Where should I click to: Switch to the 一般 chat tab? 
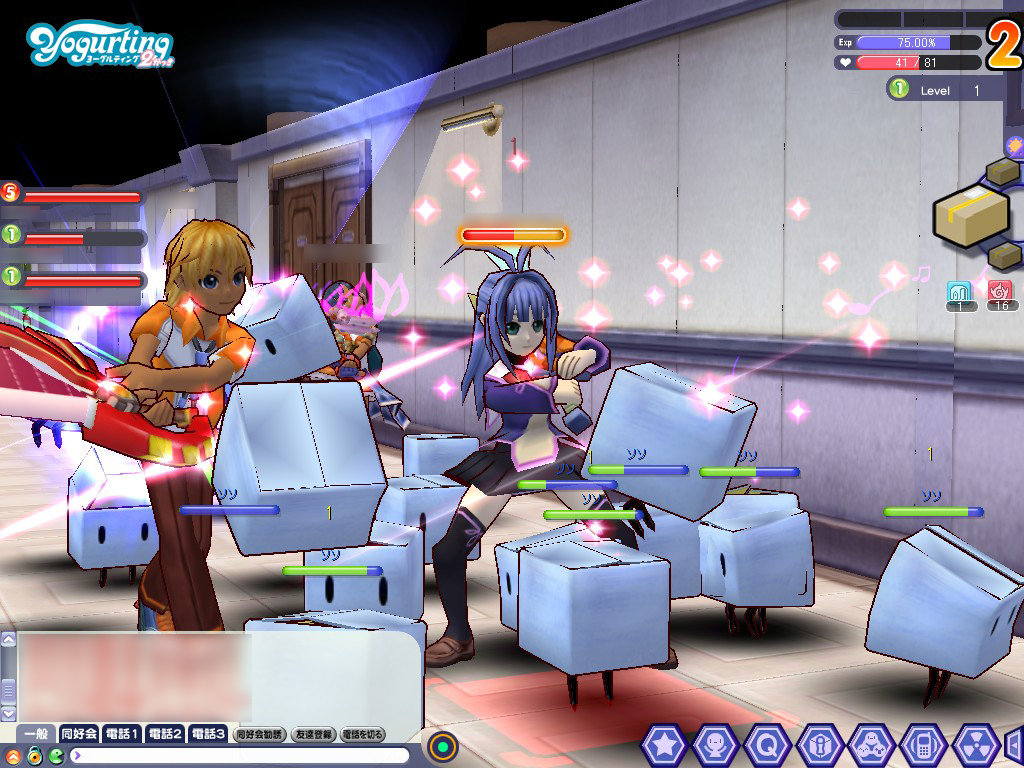37,734
